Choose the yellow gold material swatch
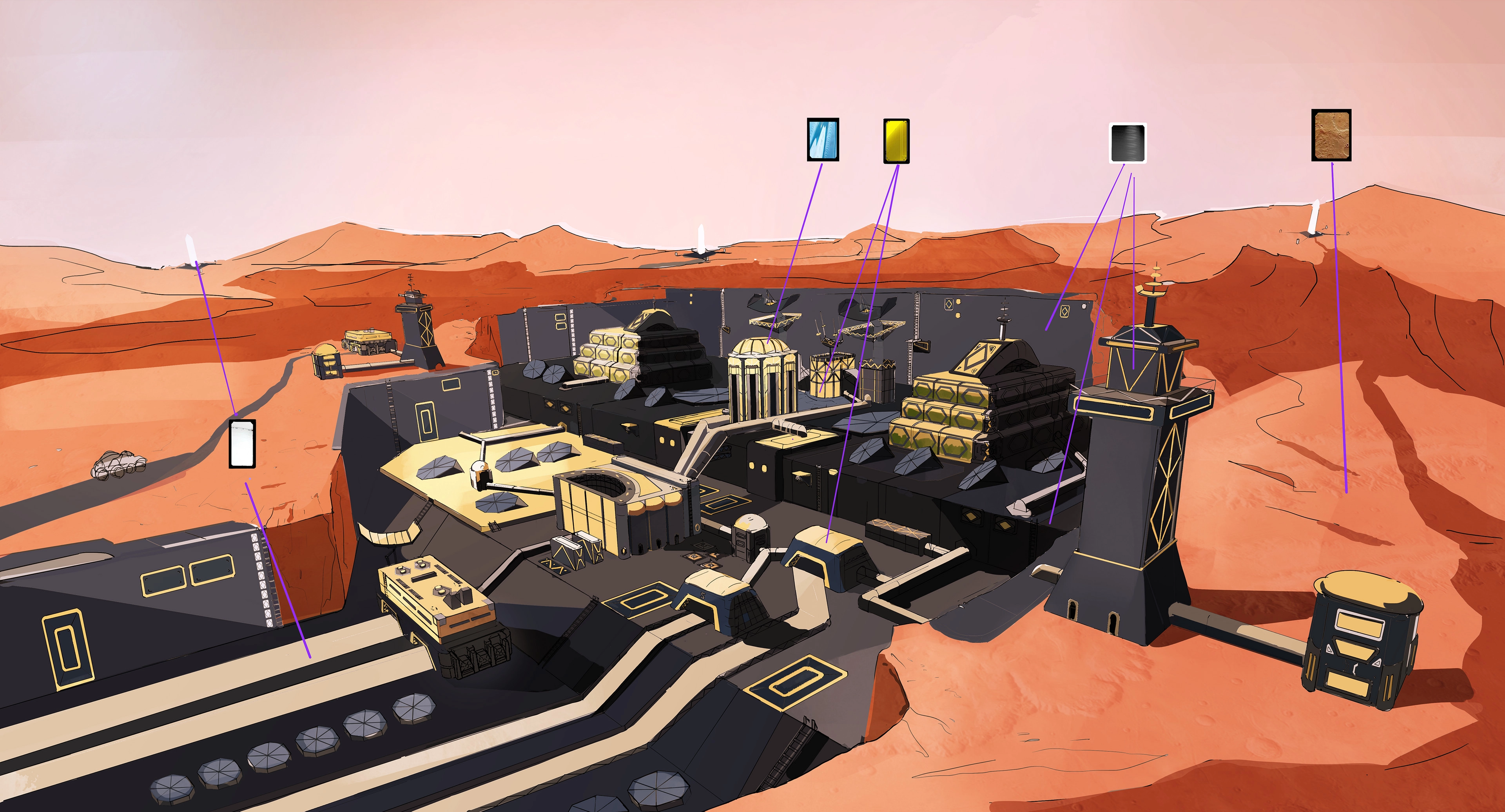 click(x=896, y=141)
